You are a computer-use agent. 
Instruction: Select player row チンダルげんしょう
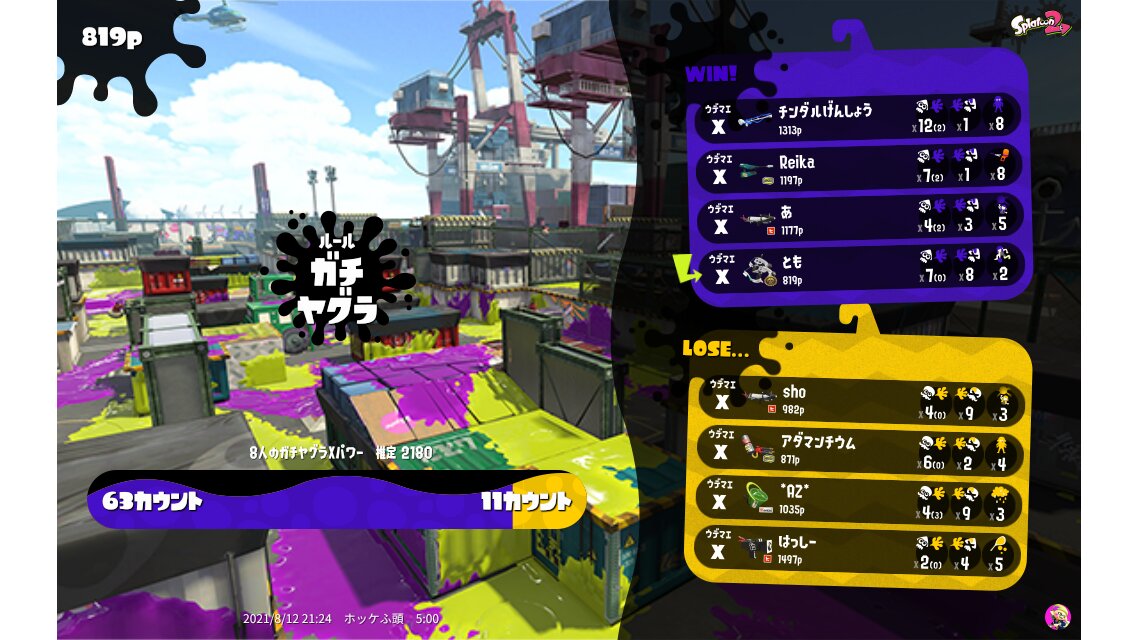coord(858,117)
